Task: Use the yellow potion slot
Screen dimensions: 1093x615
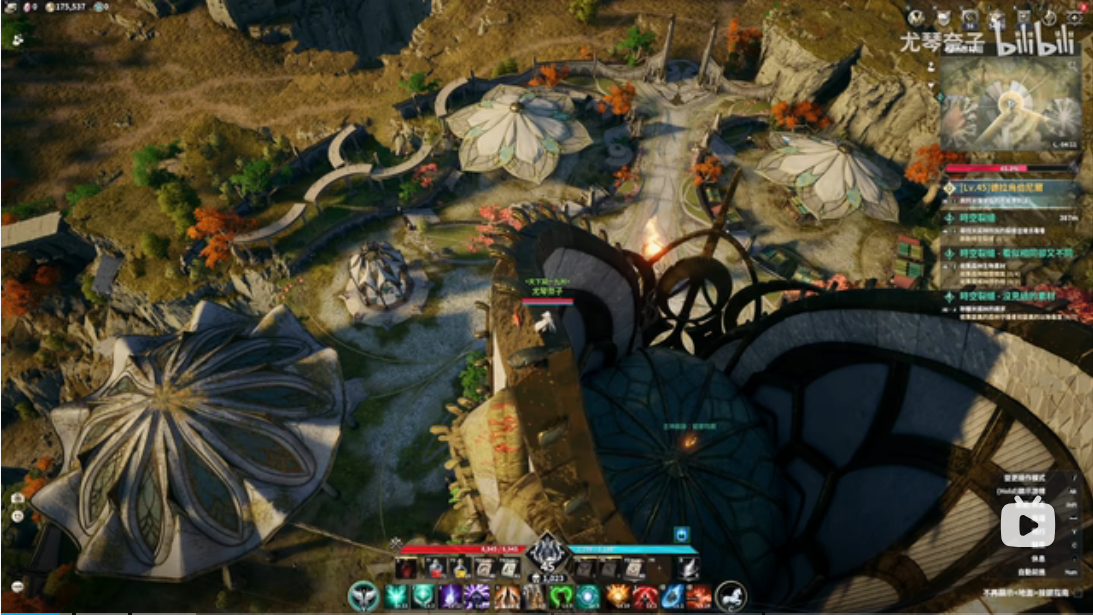Action: pyautogui.click(x=460, y=569)
